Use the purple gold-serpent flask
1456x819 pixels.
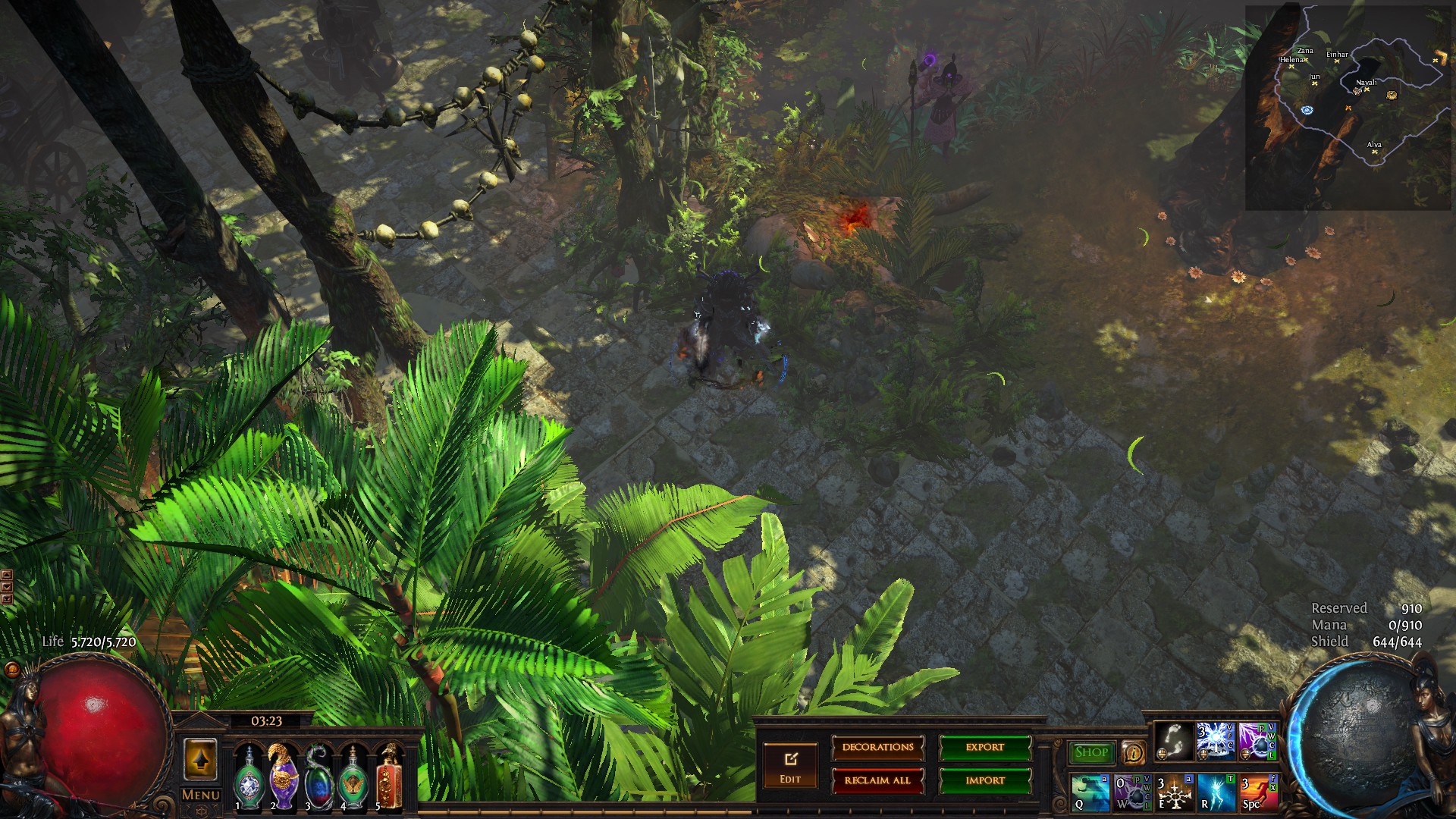pos(284,777)
